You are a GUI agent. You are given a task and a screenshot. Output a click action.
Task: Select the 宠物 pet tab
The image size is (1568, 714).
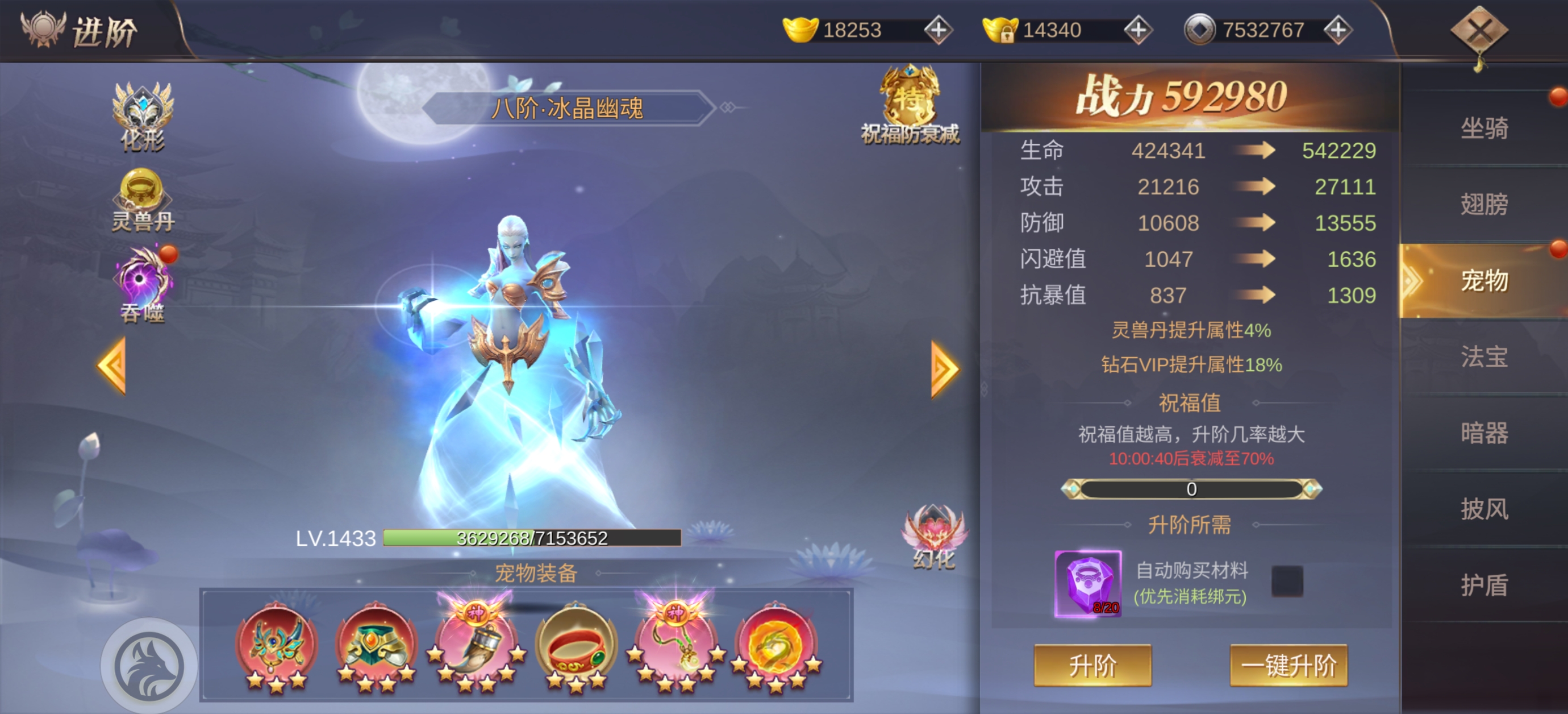pos(1484,280)
